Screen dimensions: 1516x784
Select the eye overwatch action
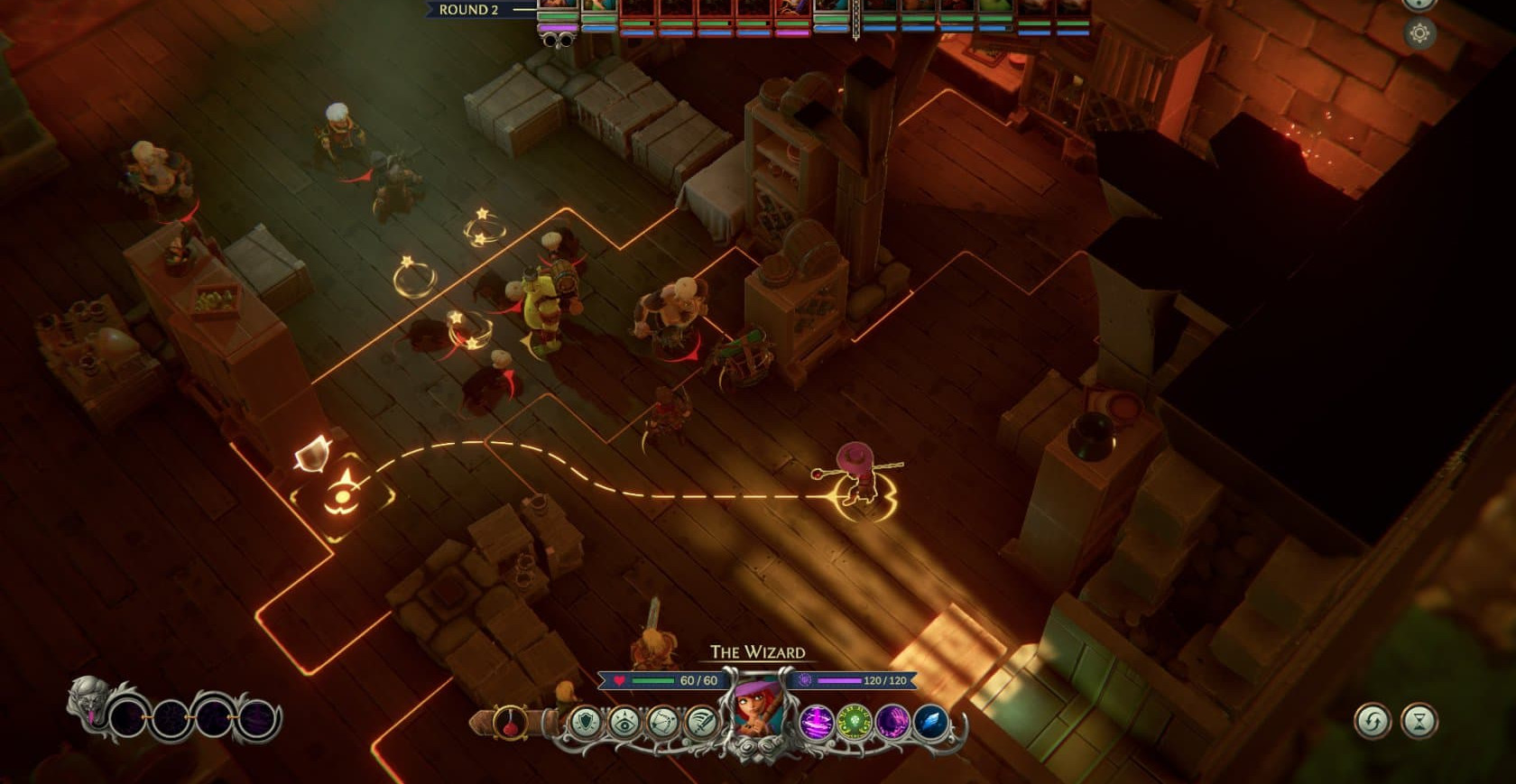point(624,723)
